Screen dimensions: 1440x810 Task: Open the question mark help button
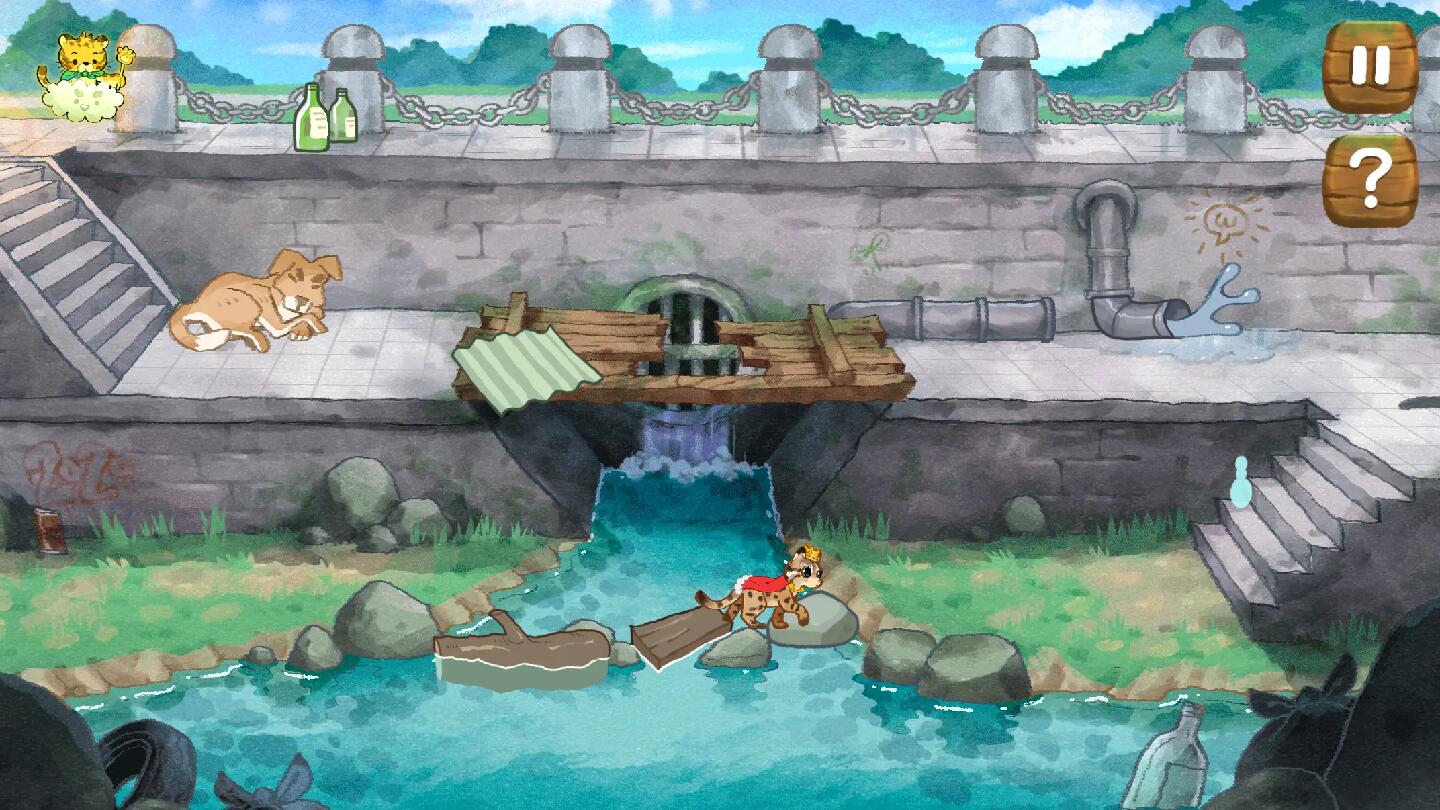pos(1369,180)
